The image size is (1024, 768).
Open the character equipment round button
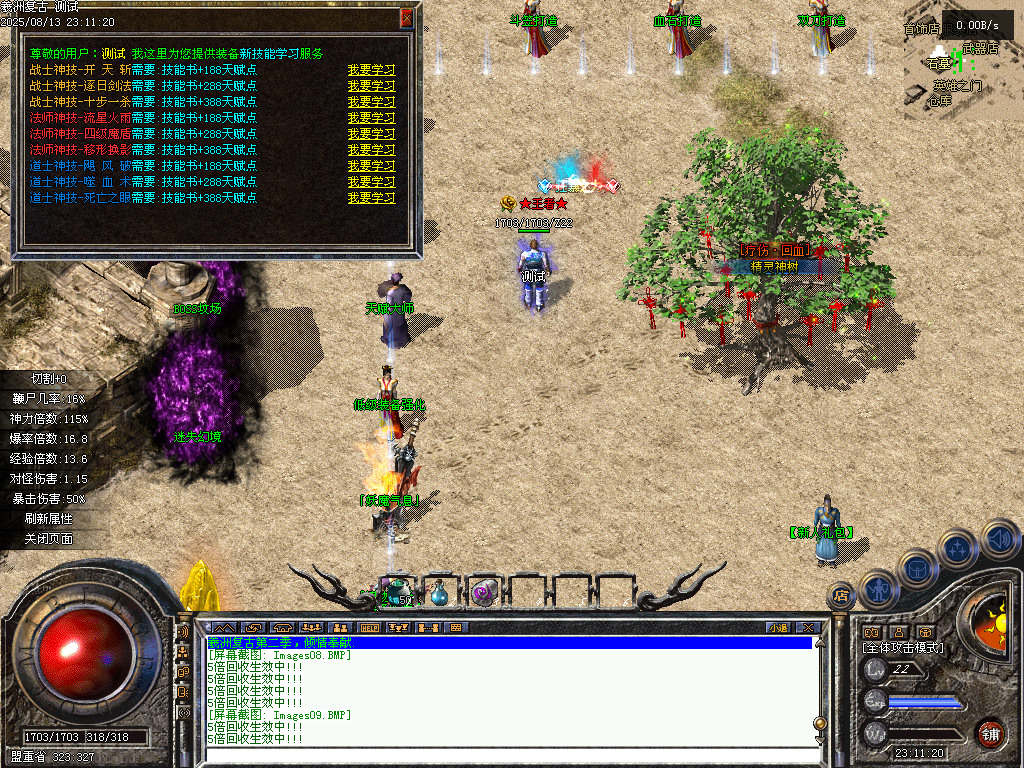(x=876, y=589)
